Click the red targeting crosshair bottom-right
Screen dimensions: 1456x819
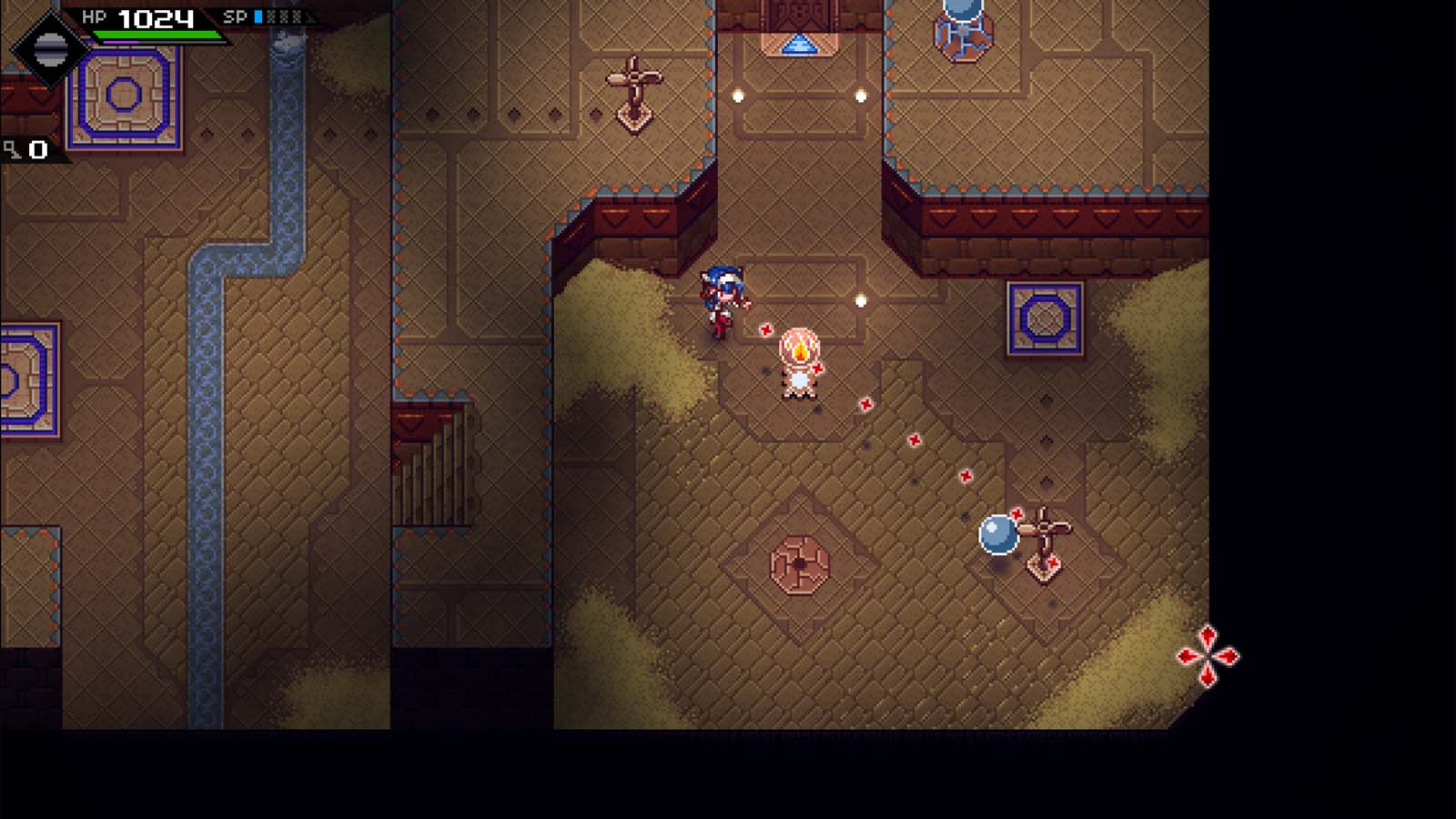[1210, 653]
